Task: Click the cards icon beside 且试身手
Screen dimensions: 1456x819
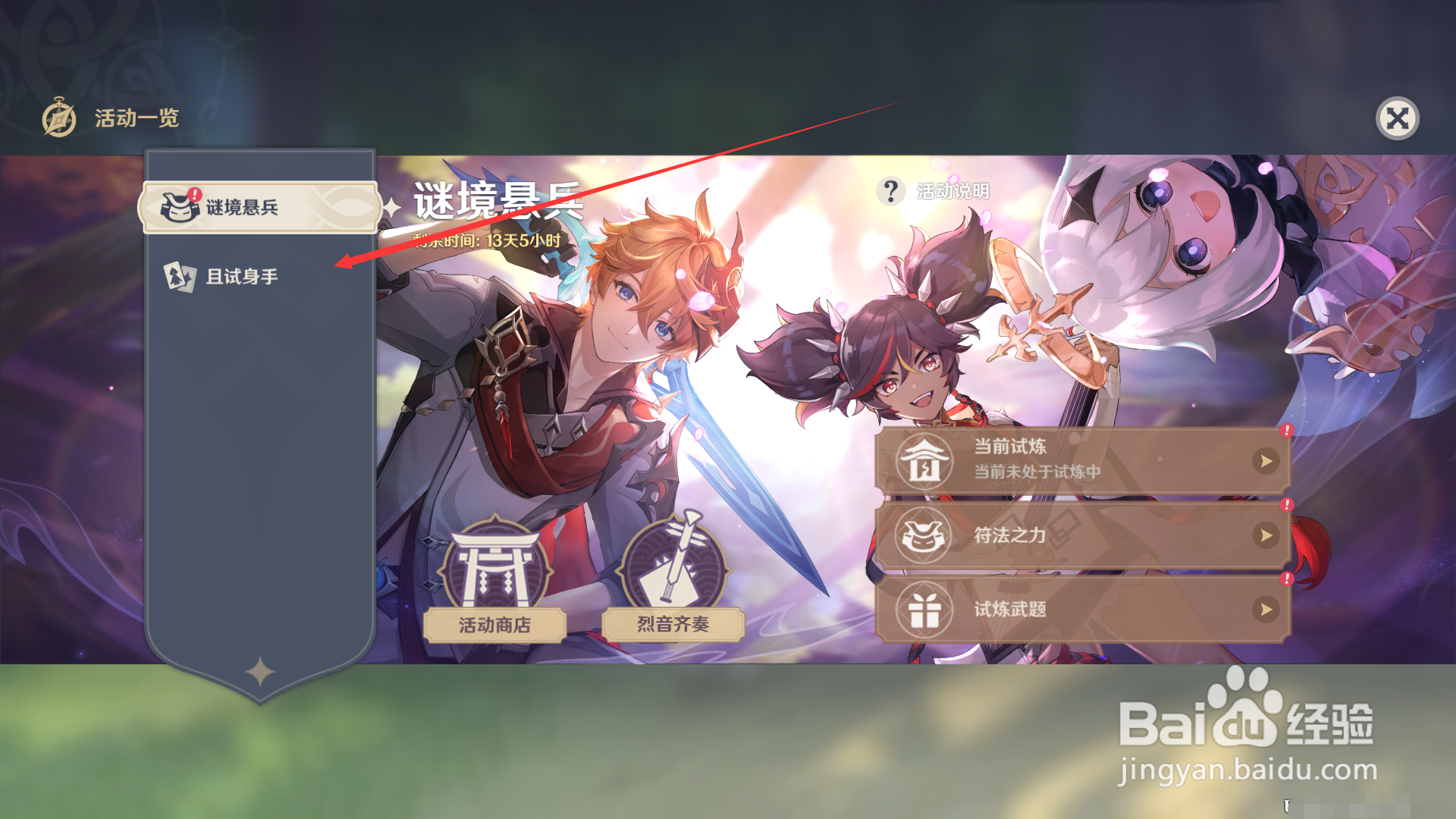Action: [179, 276]
